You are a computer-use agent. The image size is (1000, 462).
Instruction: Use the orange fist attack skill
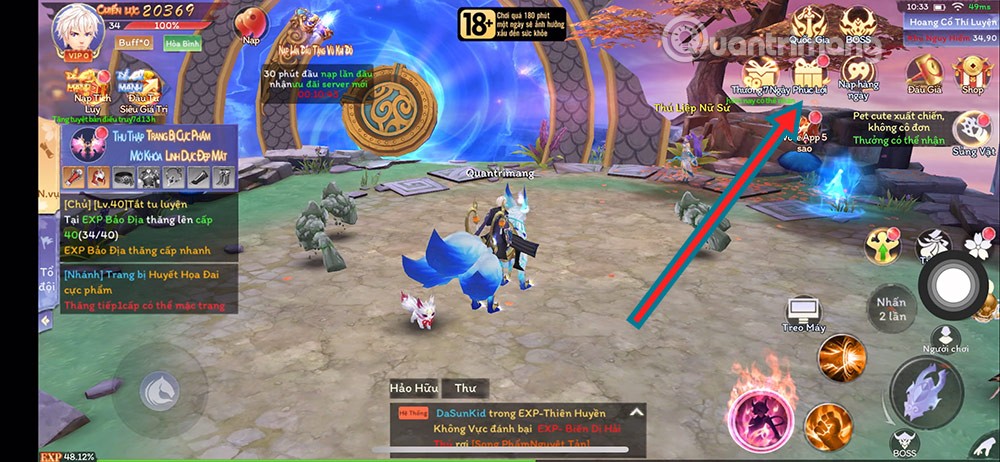(829, 425)
